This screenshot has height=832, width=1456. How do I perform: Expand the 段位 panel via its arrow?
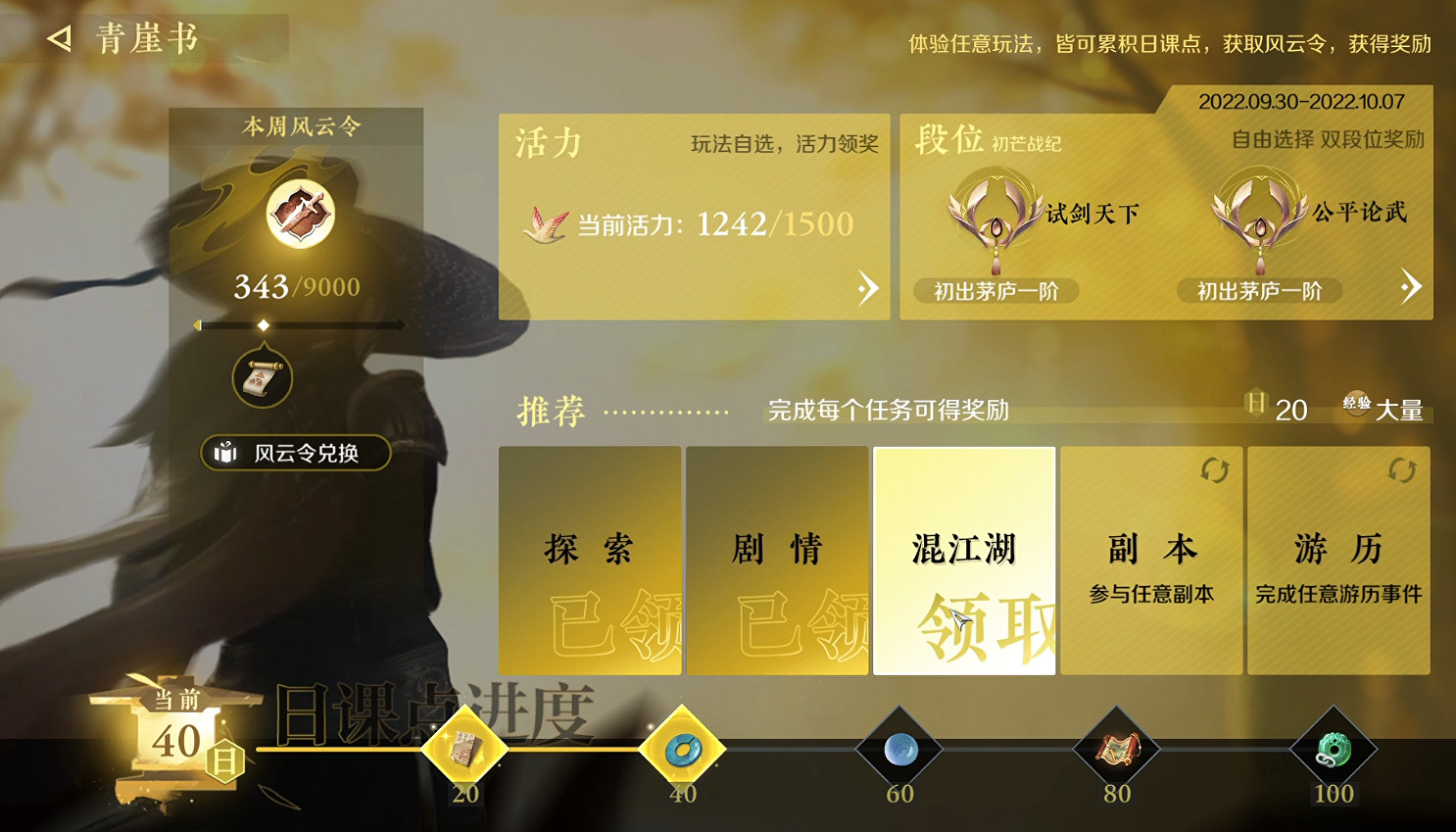[x=1411, y=287]
